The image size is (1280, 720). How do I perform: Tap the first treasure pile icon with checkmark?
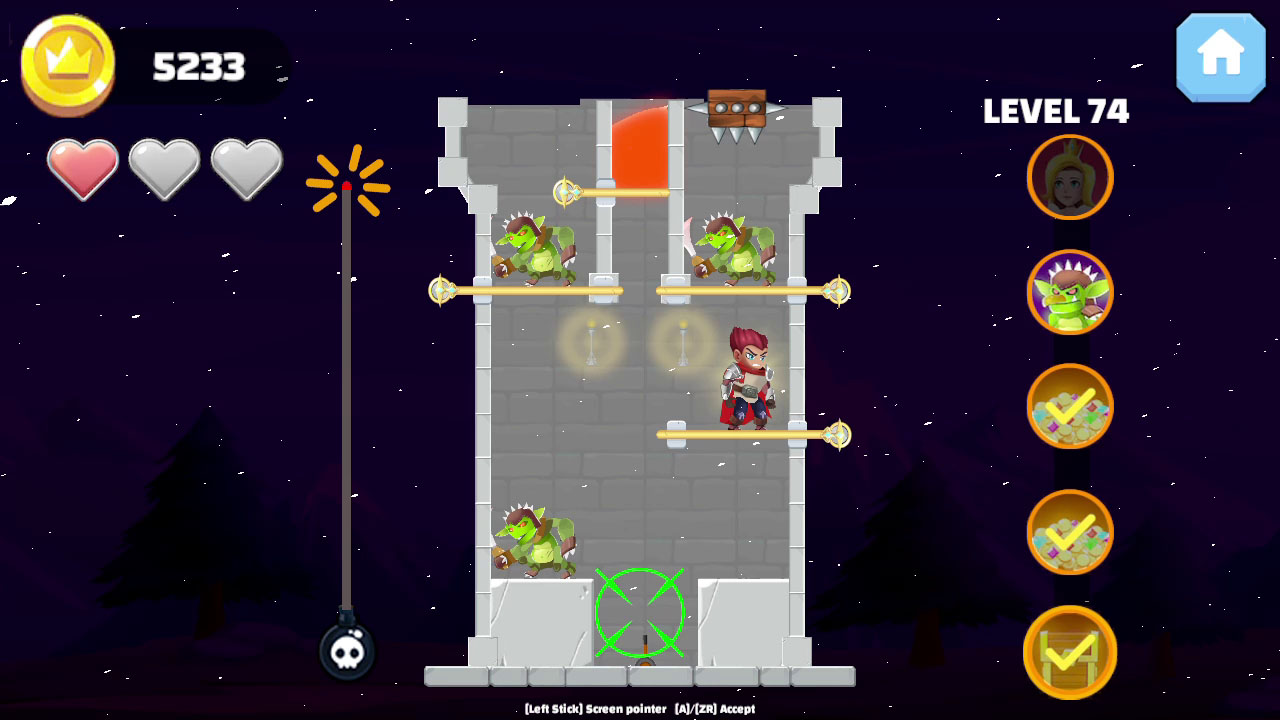1069,407
